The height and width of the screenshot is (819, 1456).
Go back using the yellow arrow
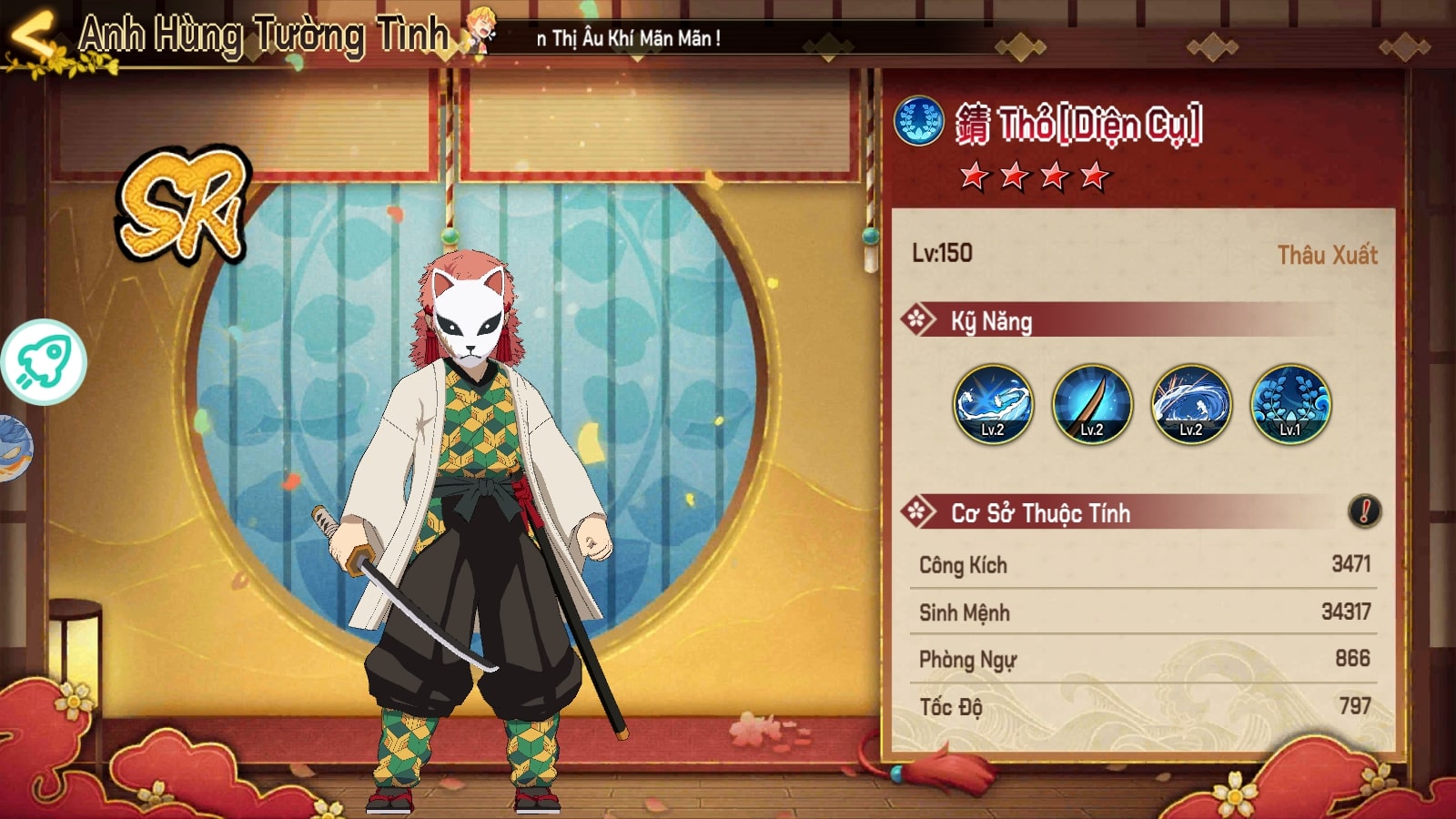tap(32, 36)
